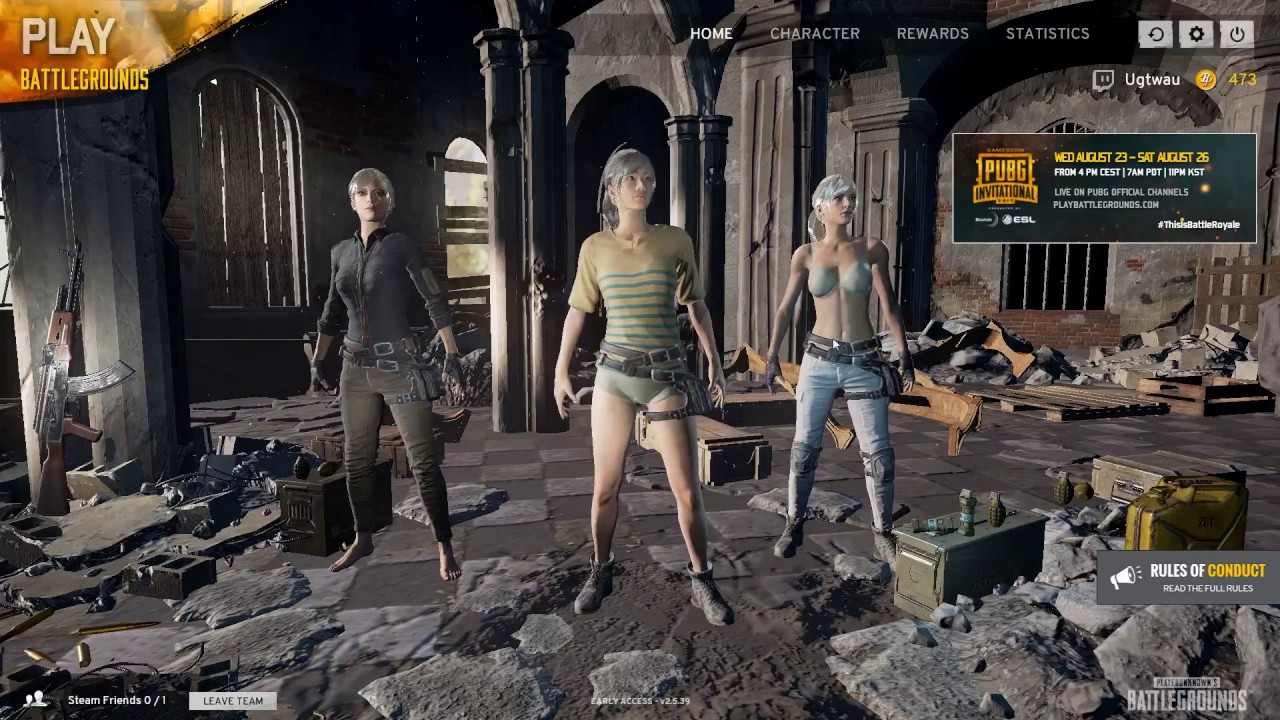Click the Steam Friends people icon

point(36,700)
